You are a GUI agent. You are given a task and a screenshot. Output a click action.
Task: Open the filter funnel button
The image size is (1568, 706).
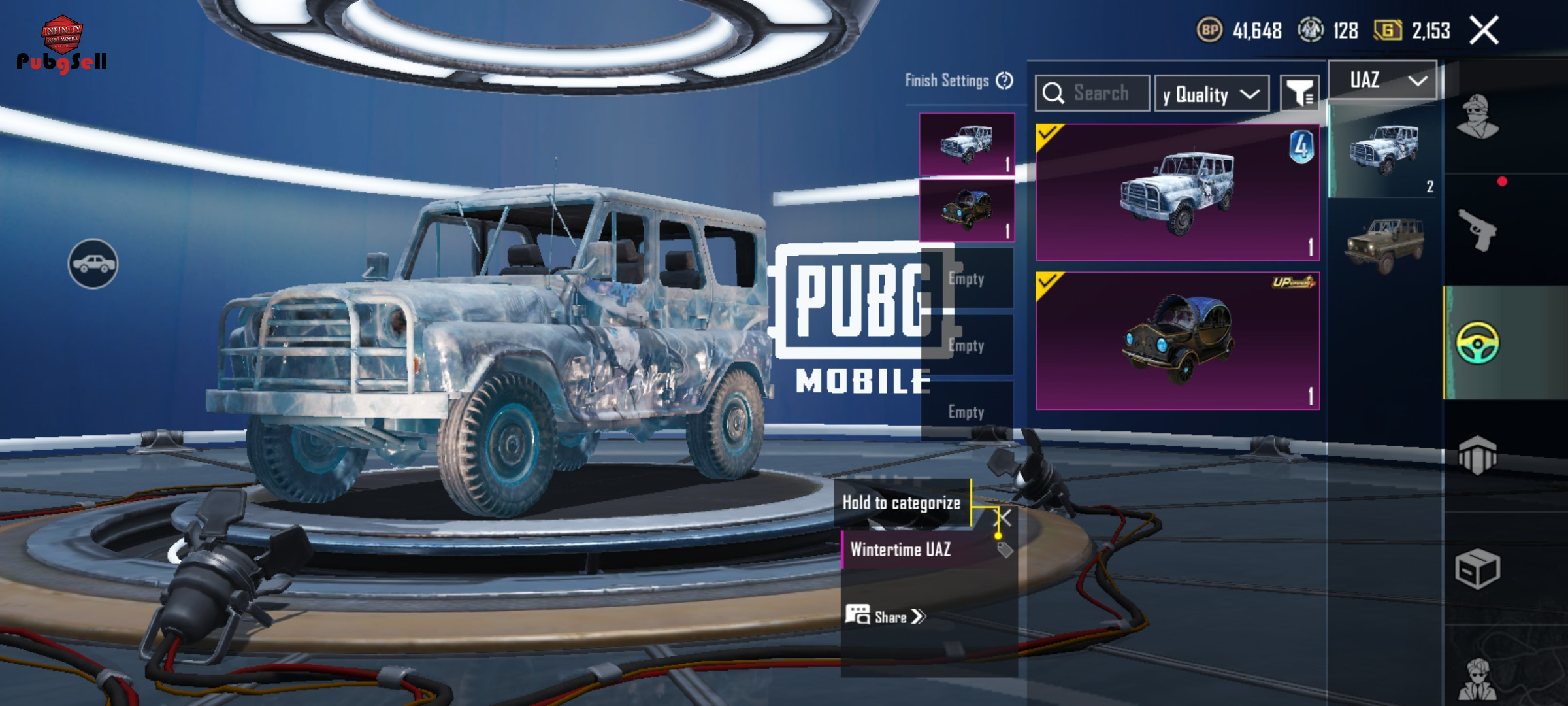pyautogui.click(x=1299, y=94)
